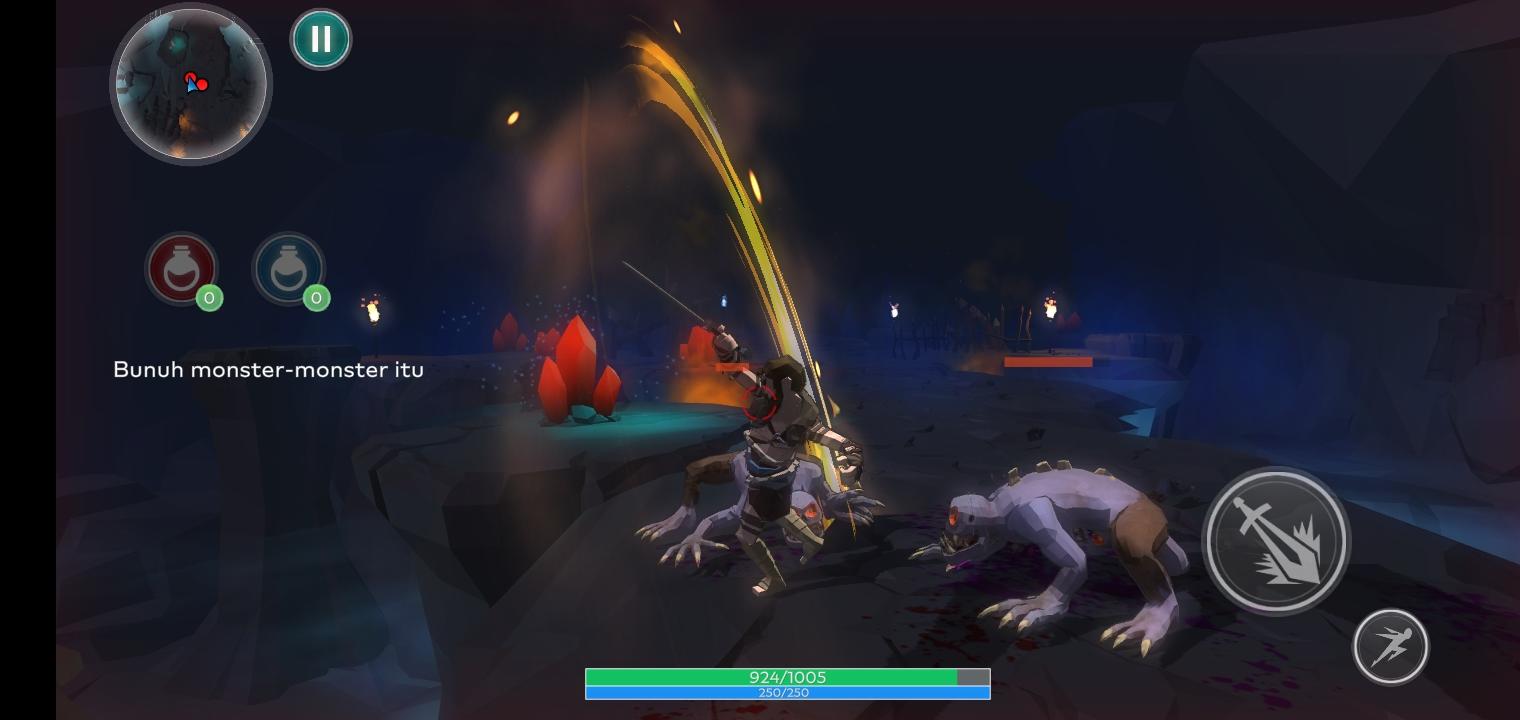
Task: Click the enemy health bar in the distance
Action: click(1048, 360)
